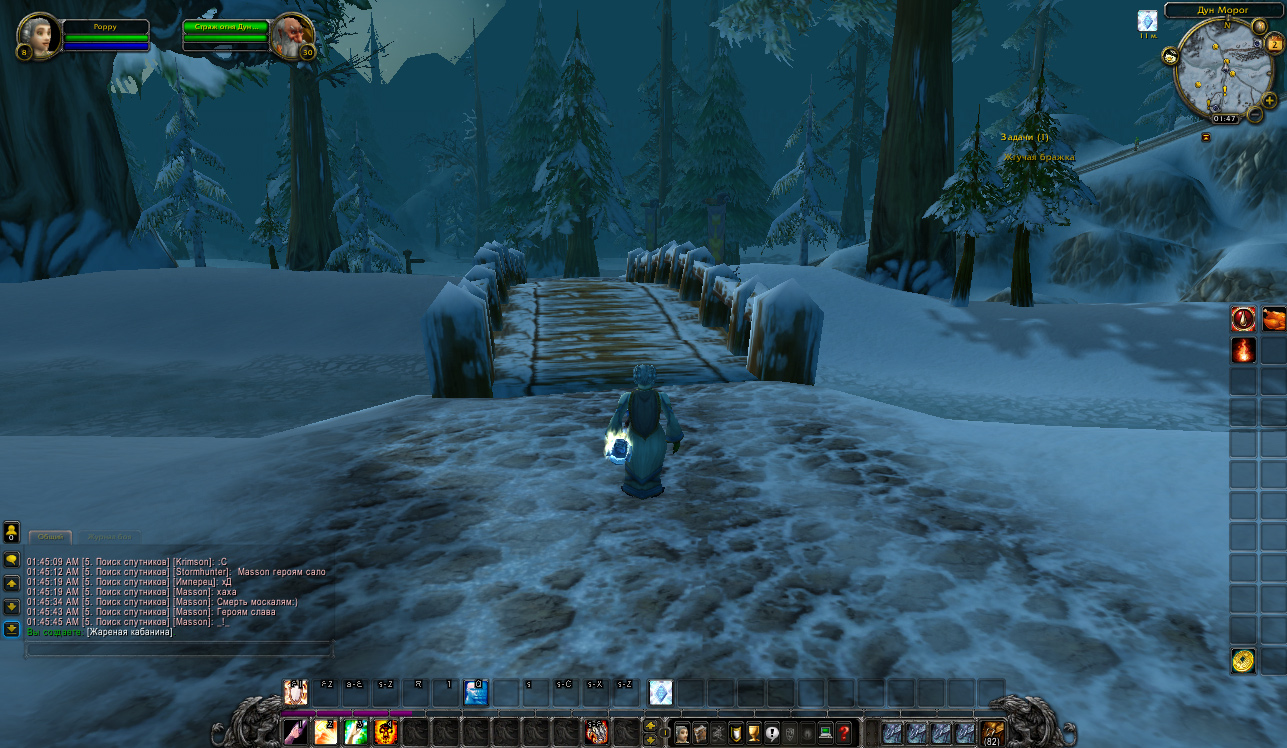Open the chat menu speech bubble button

pos(11,560)
